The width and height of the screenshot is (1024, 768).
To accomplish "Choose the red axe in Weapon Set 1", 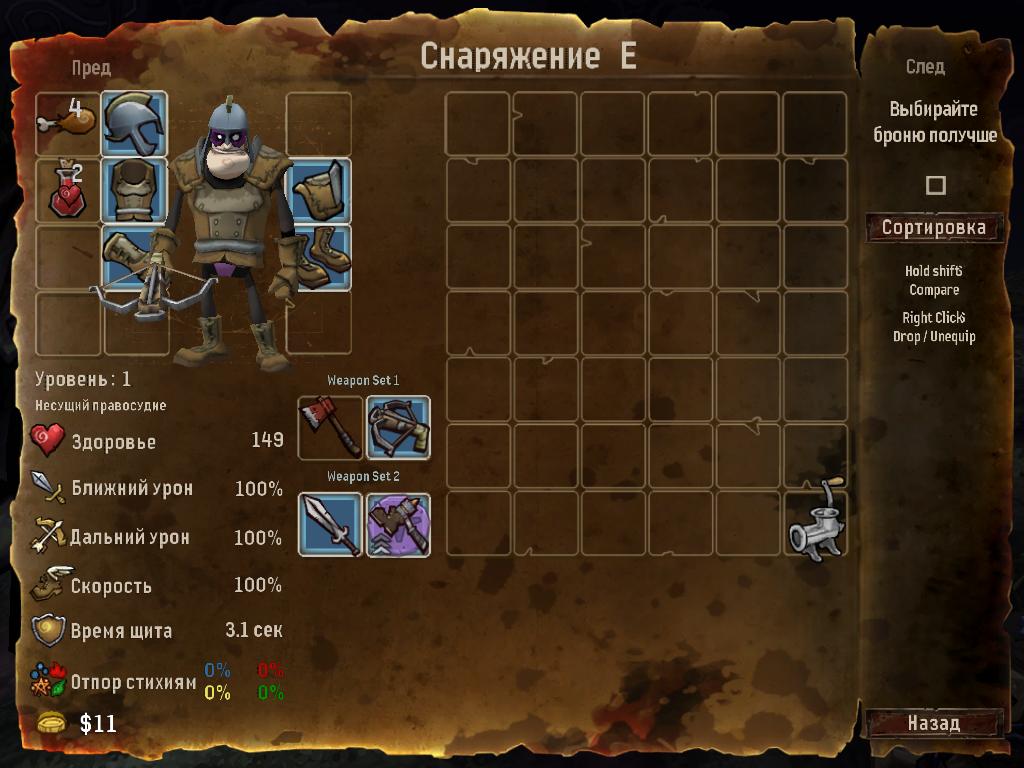I will [x=330, y=428].
